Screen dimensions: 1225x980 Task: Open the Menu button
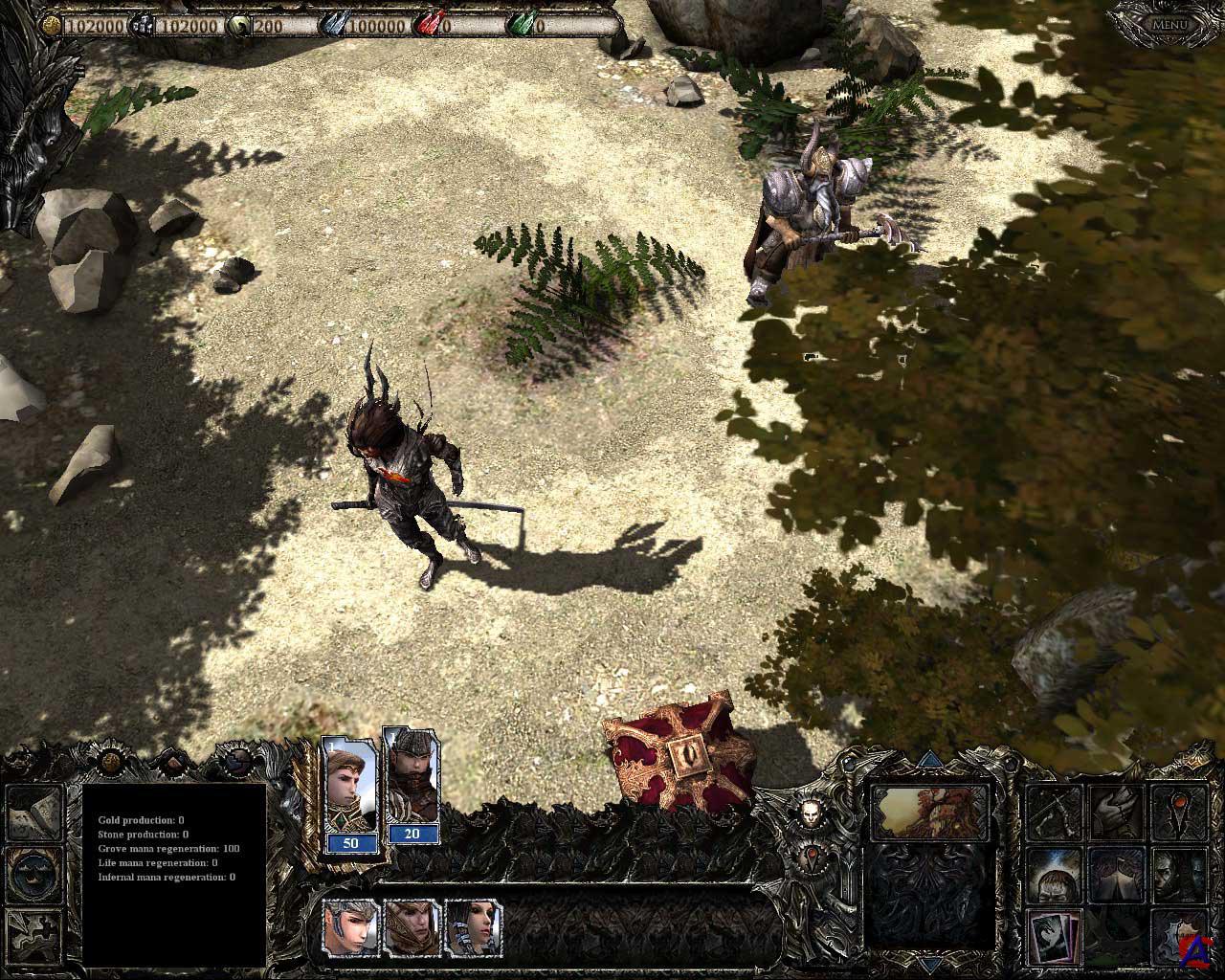point(1169,24)
